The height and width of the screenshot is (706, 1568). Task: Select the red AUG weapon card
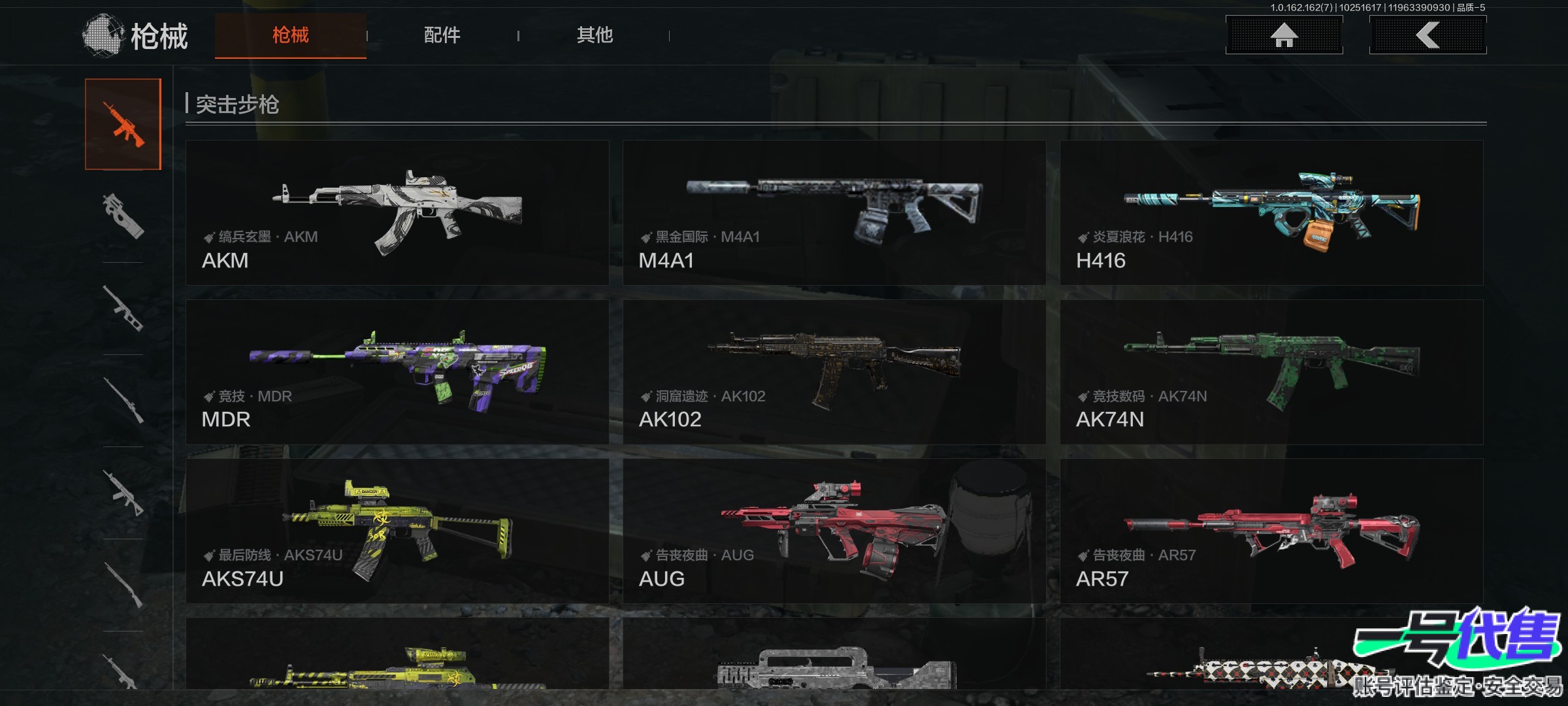[x=834, y=531]
